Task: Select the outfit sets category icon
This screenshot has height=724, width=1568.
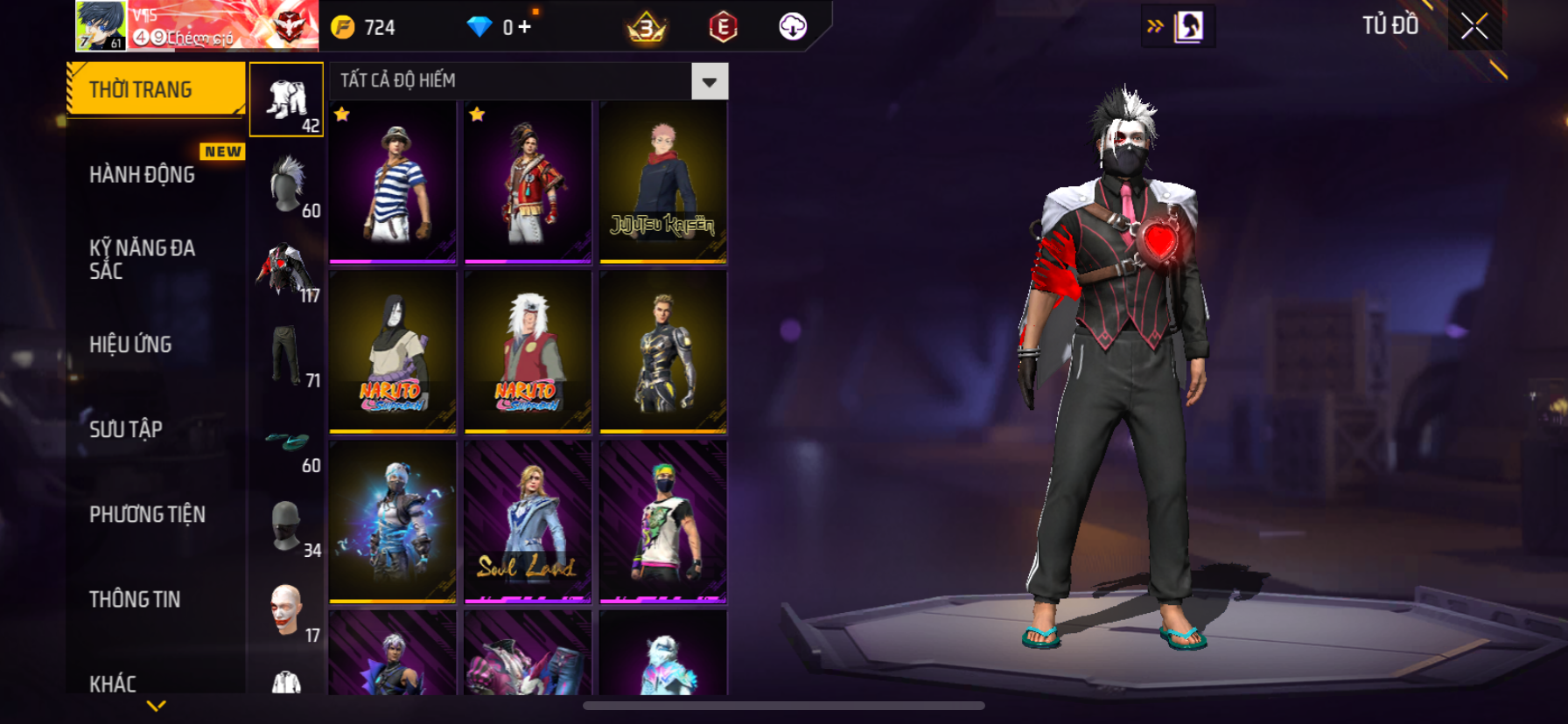Action: point(287,99)
